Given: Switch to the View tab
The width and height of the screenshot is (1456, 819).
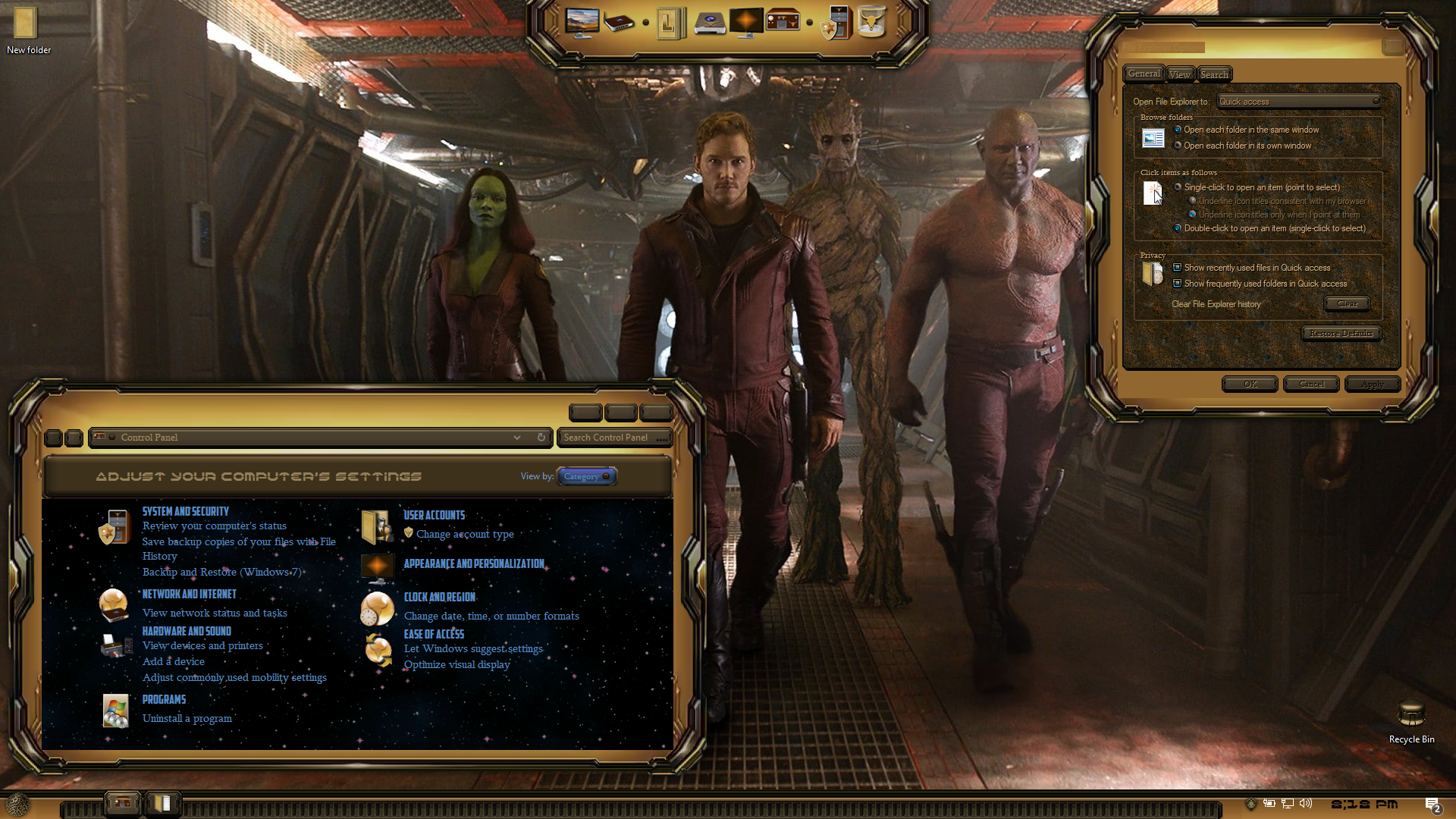Looking at the screenshot, I should tap(1179, 74).
